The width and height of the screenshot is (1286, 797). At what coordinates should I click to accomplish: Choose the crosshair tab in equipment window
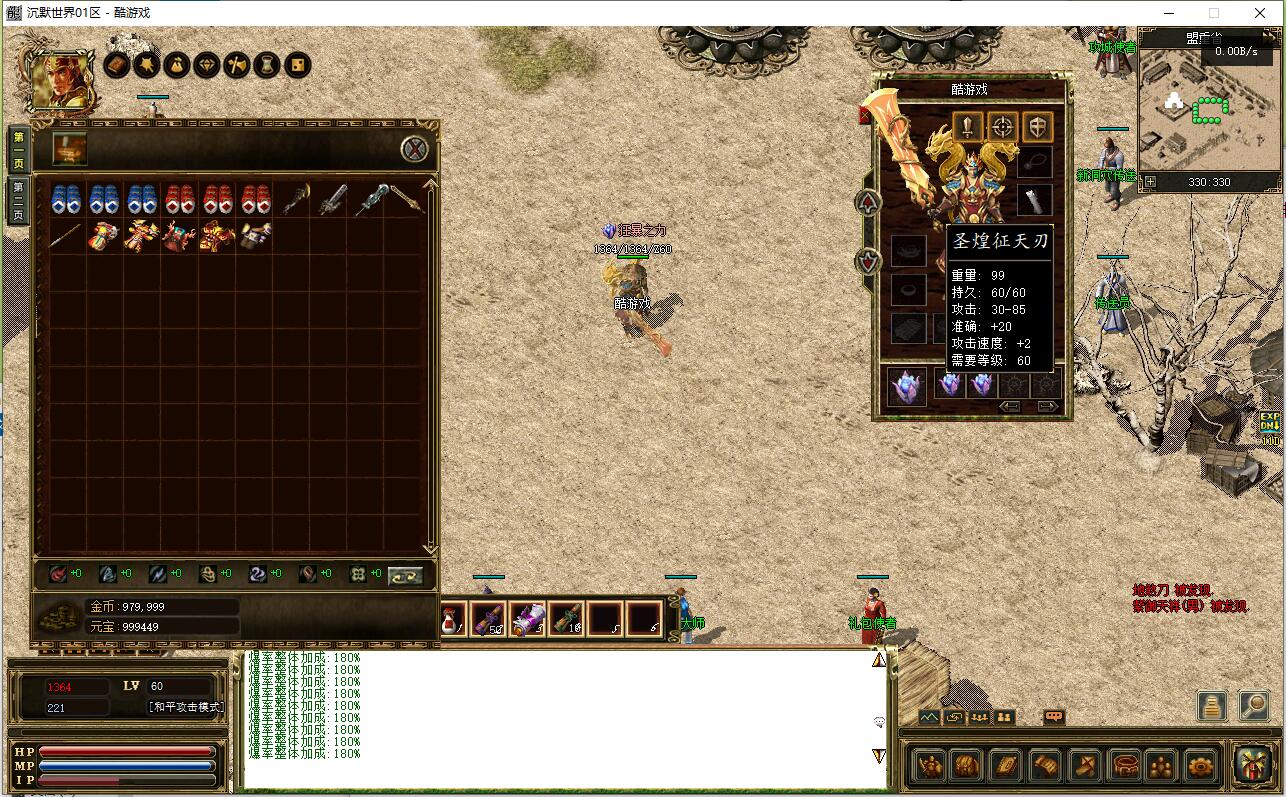tap(1002, 127)
